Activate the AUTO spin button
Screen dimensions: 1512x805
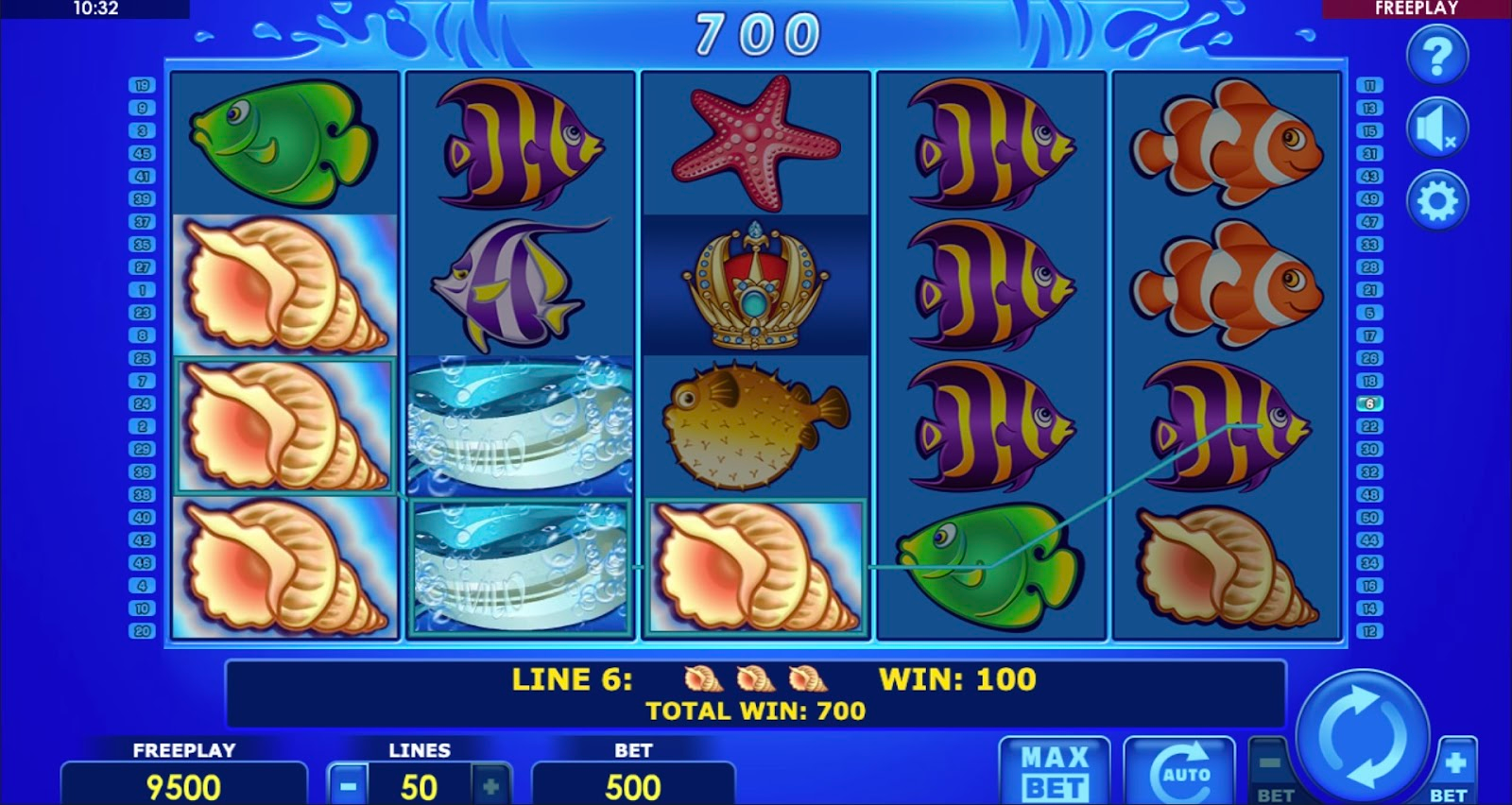click(1179, 772)
